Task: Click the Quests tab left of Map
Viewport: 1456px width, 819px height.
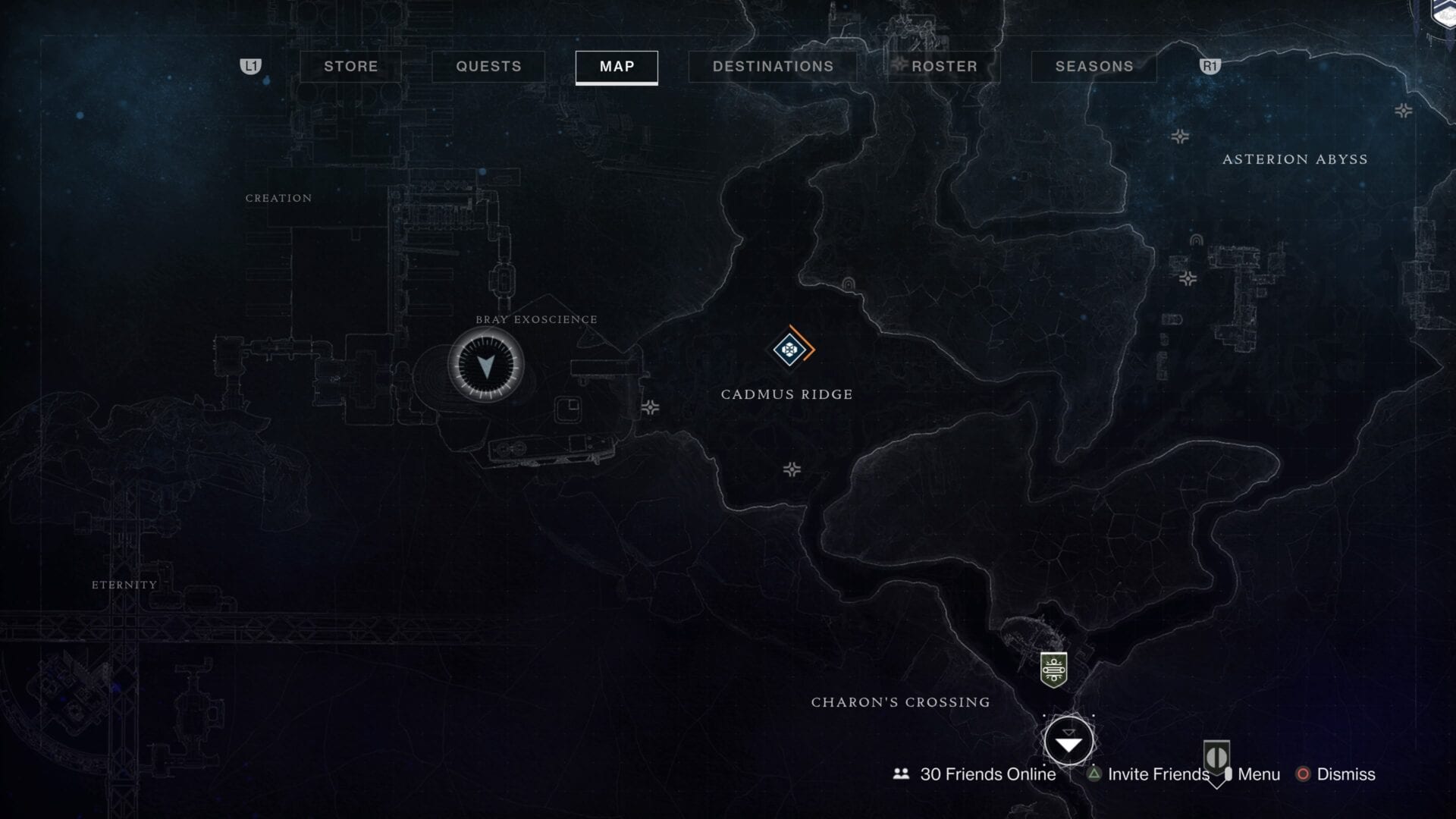Action: tap(488, 67)
